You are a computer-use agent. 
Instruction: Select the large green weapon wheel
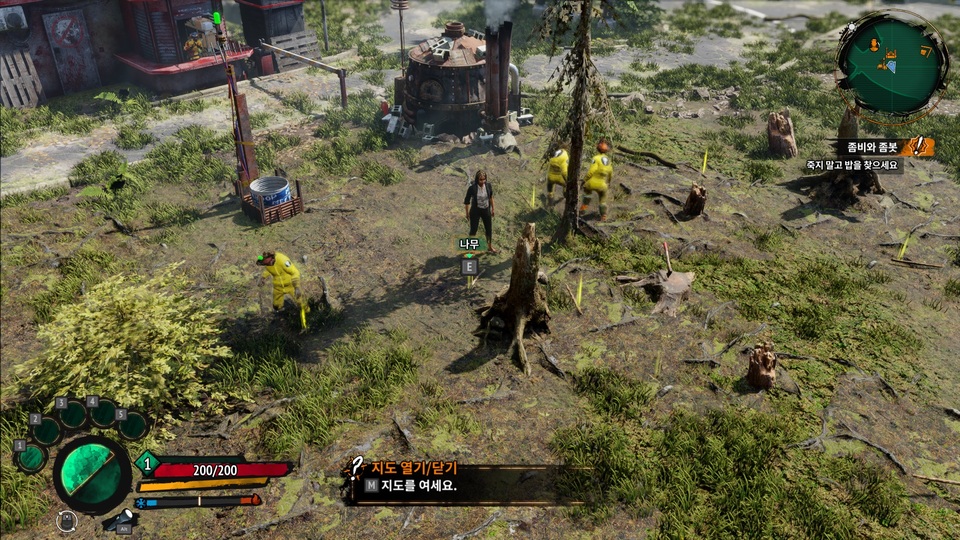pyautogui.click(x=92, y=474)
